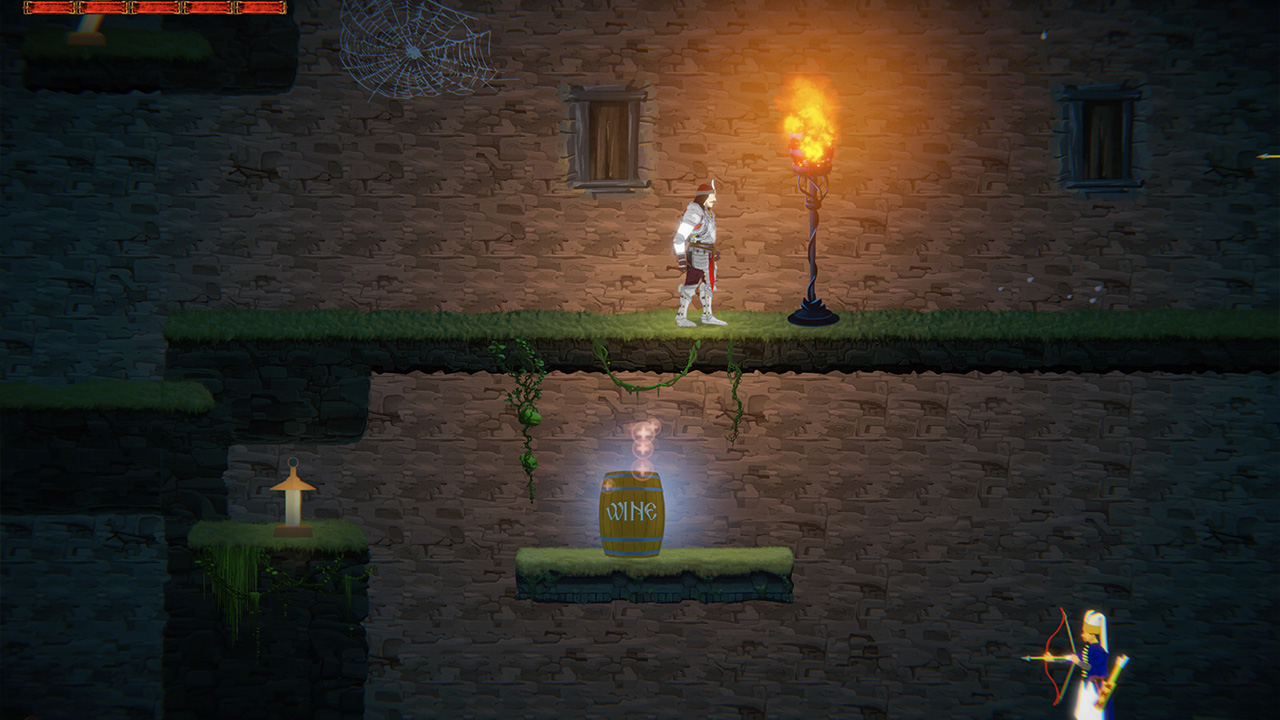Click the first red health bar segment
The width and height of the screenshot is (1280, 720).
[x=48, y=8]
